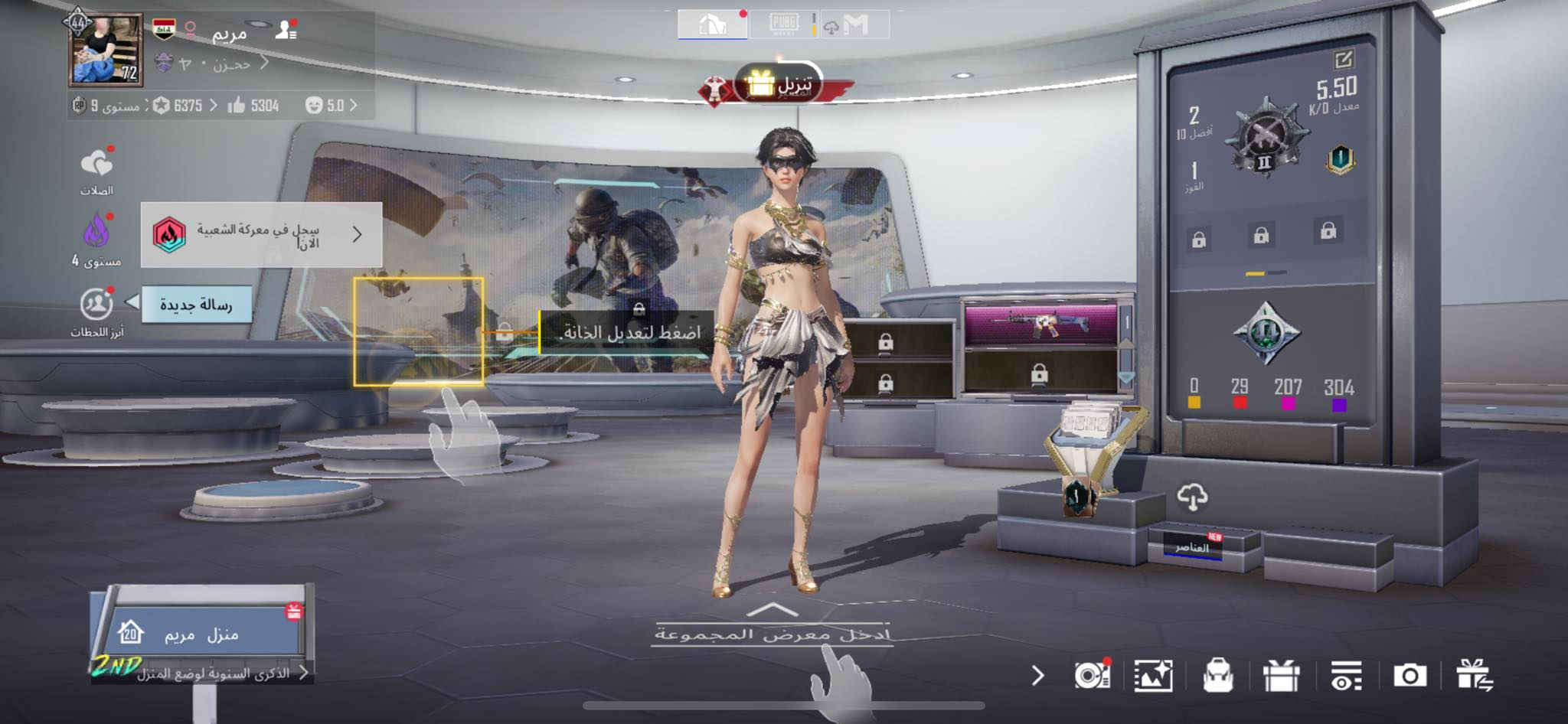Open Maryam's home button

[x=201, y=634]
